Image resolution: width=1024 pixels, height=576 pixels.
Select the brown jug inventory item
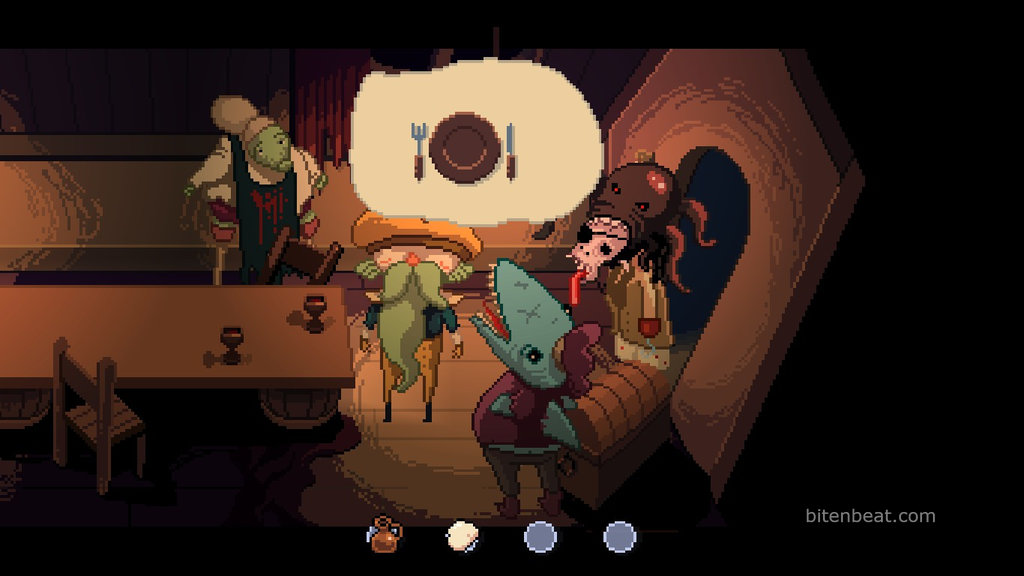382,536
